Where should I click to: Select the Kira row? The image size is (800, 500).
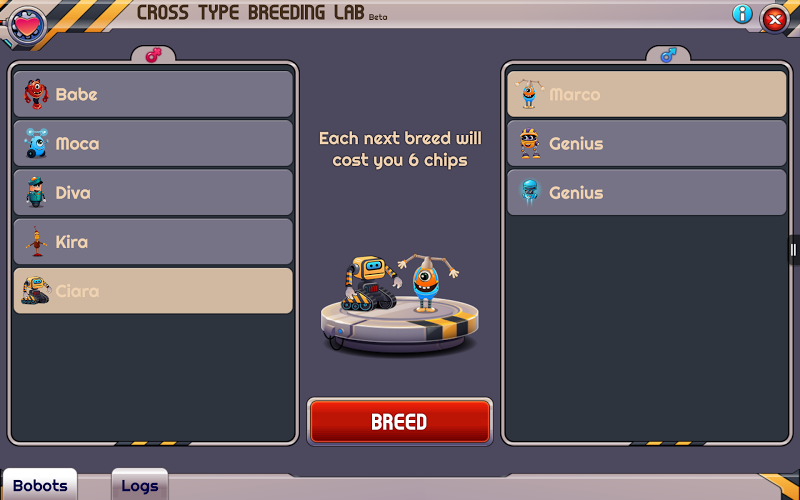(x=153, y=241)
